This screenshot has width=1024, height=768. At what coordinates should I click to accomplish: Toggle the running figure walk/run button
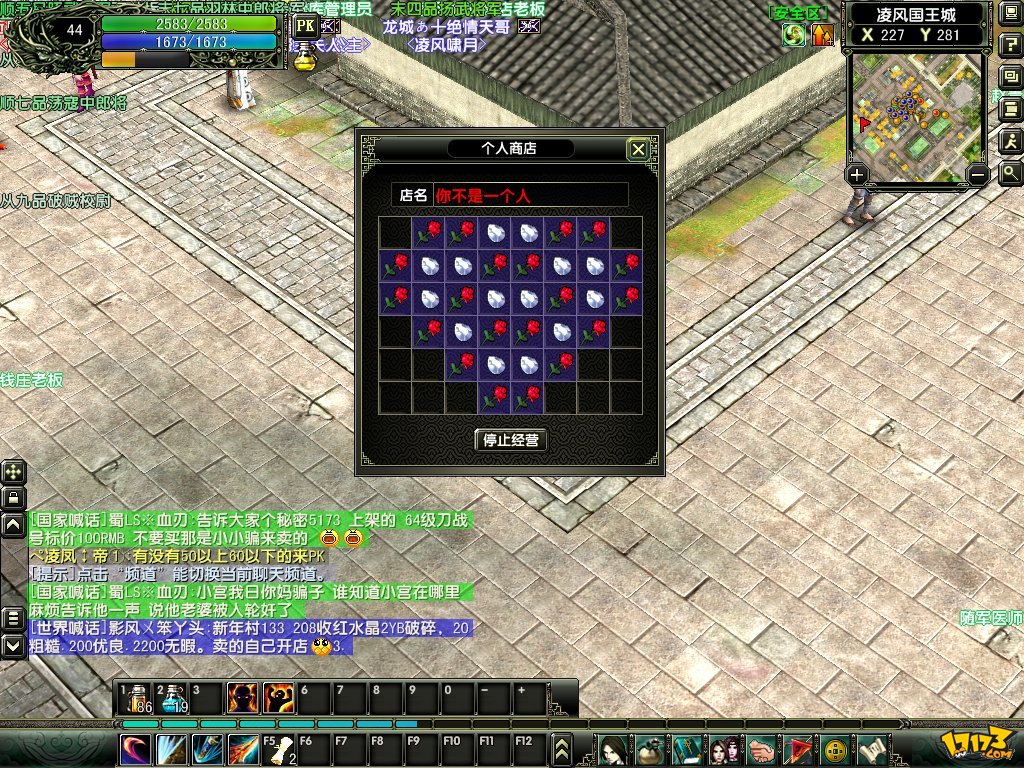(x=1010, y=140)
